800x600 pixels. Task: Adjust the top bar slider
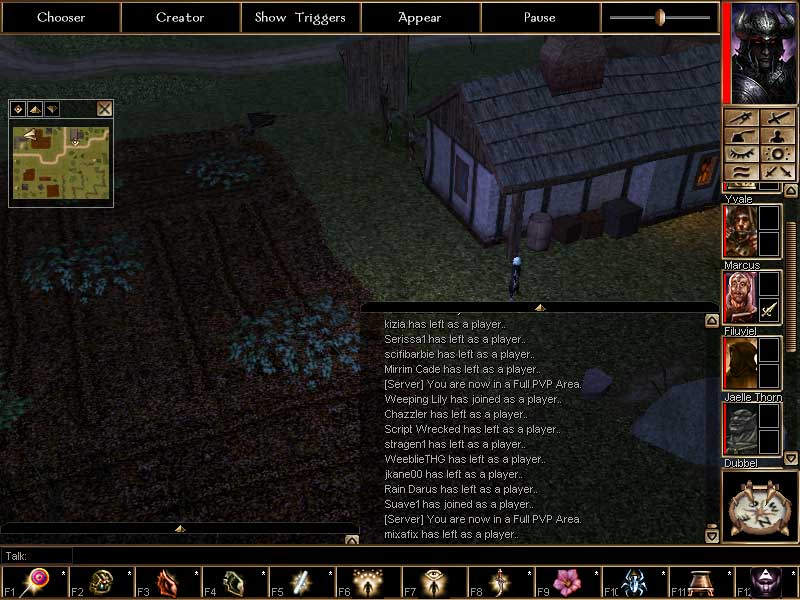[x=660, y=17]
